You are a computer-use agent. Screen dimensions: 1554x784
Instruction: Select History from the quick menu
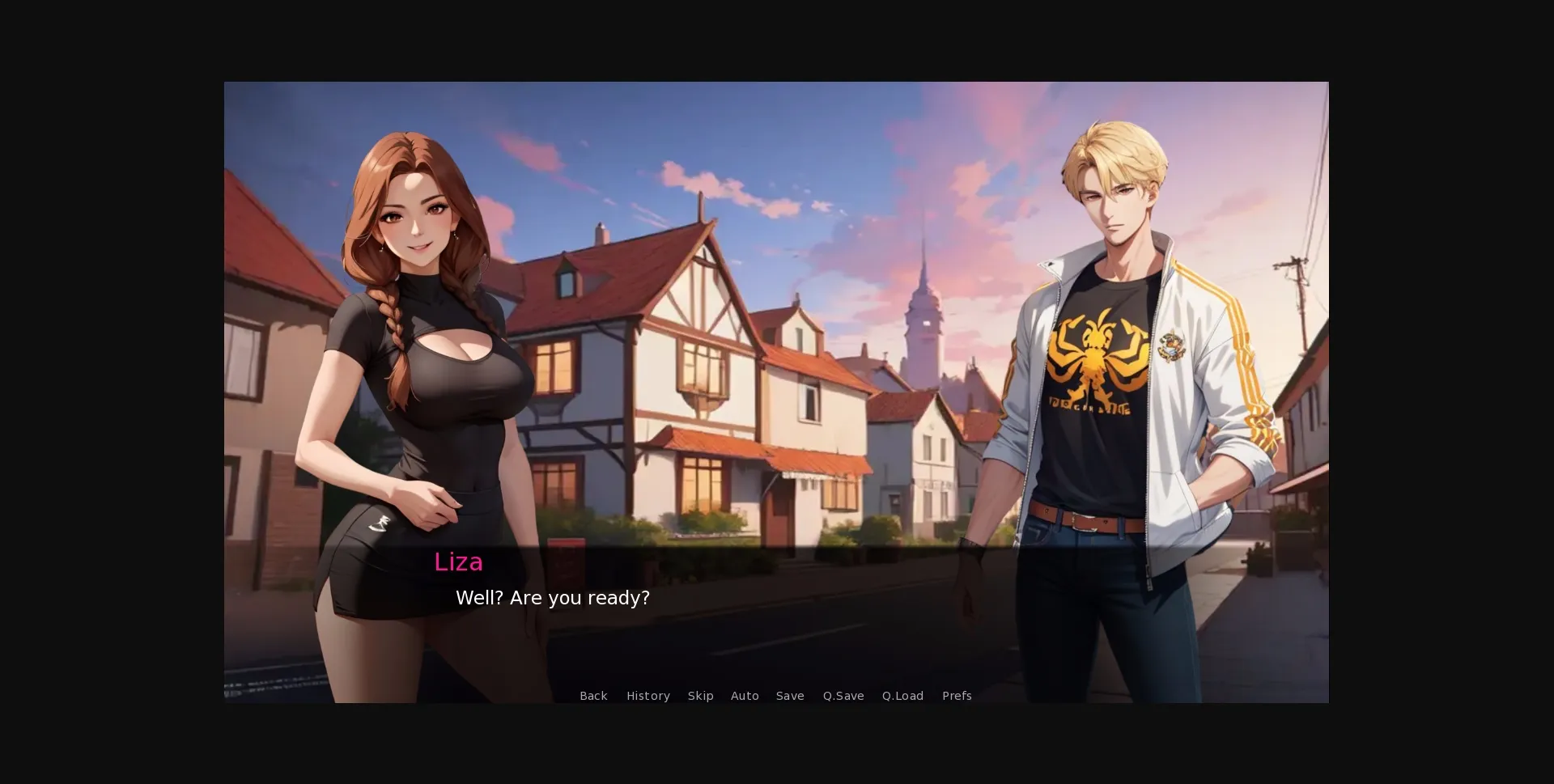coord(647,696)
